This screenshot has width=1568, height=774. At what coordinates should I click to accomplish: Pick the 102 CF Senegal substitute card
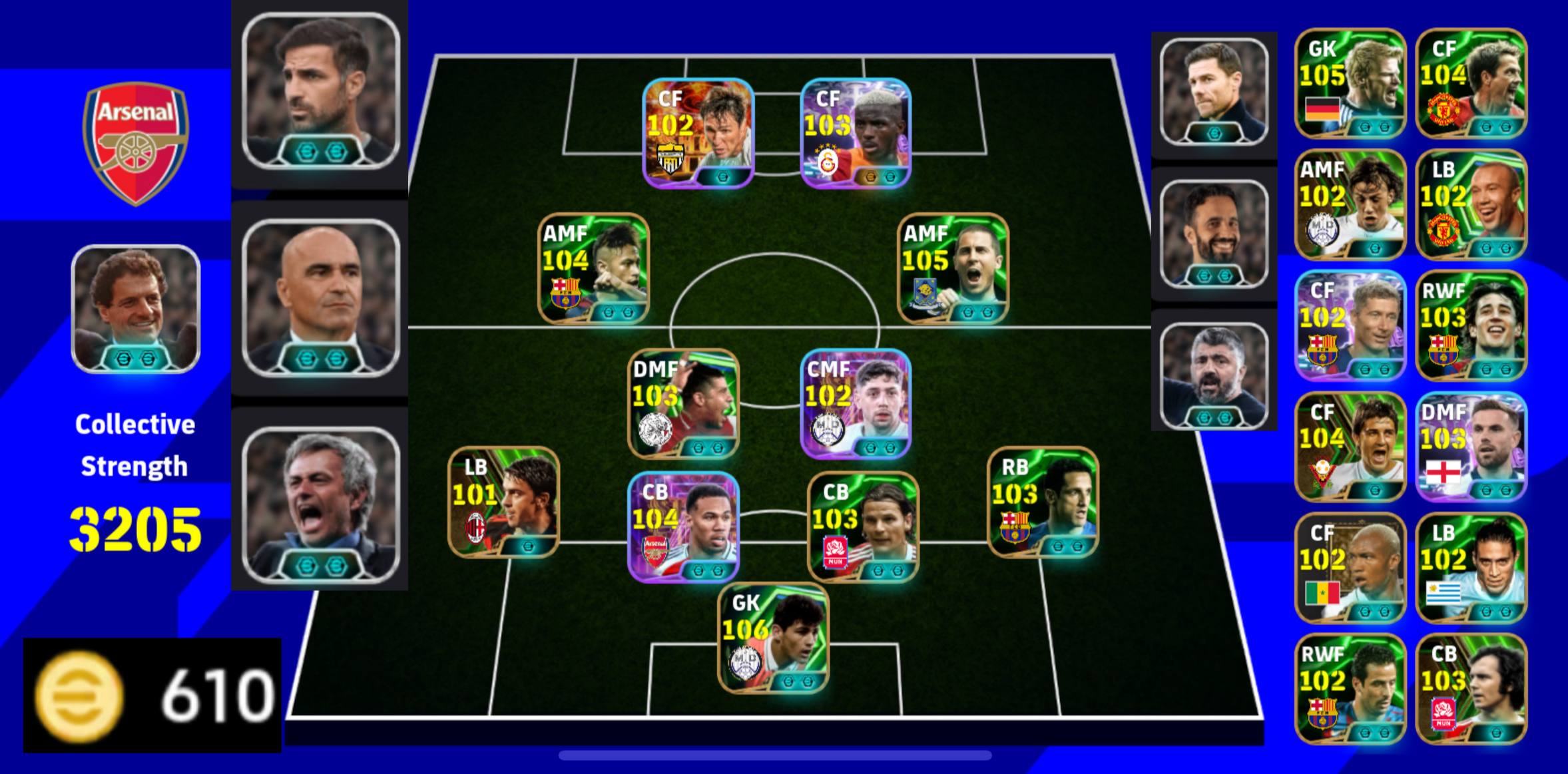coord(1350,568)
